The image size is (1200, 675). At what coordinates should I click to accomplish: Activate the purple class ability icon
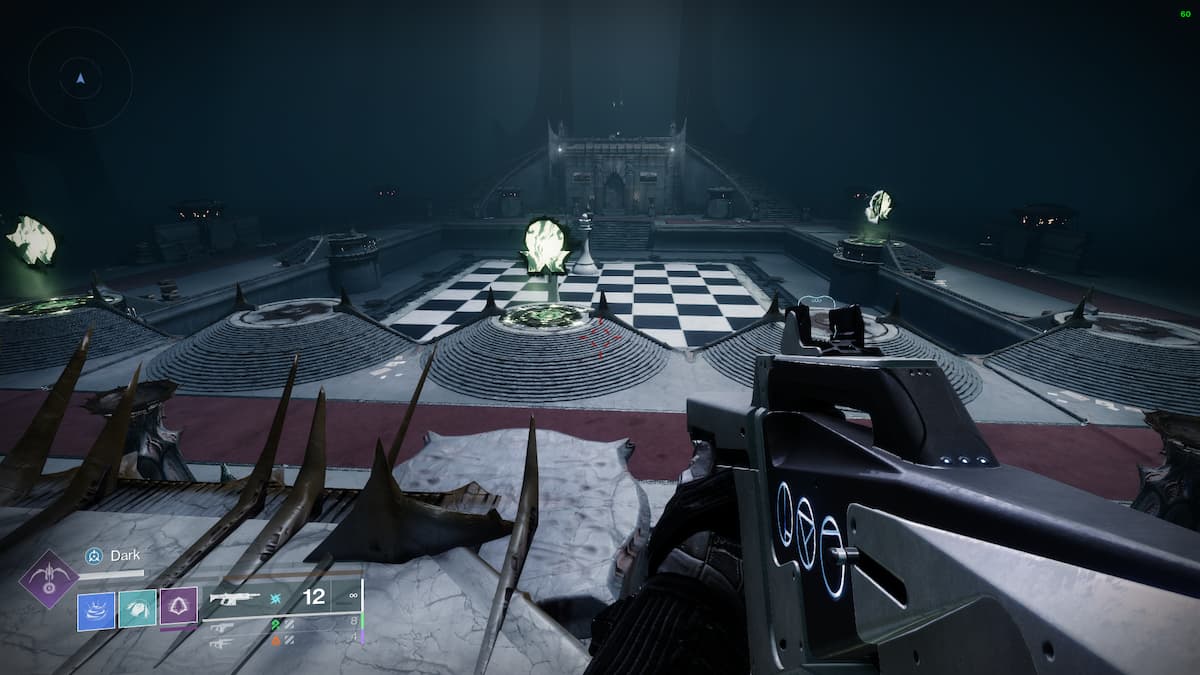point(178,607)
